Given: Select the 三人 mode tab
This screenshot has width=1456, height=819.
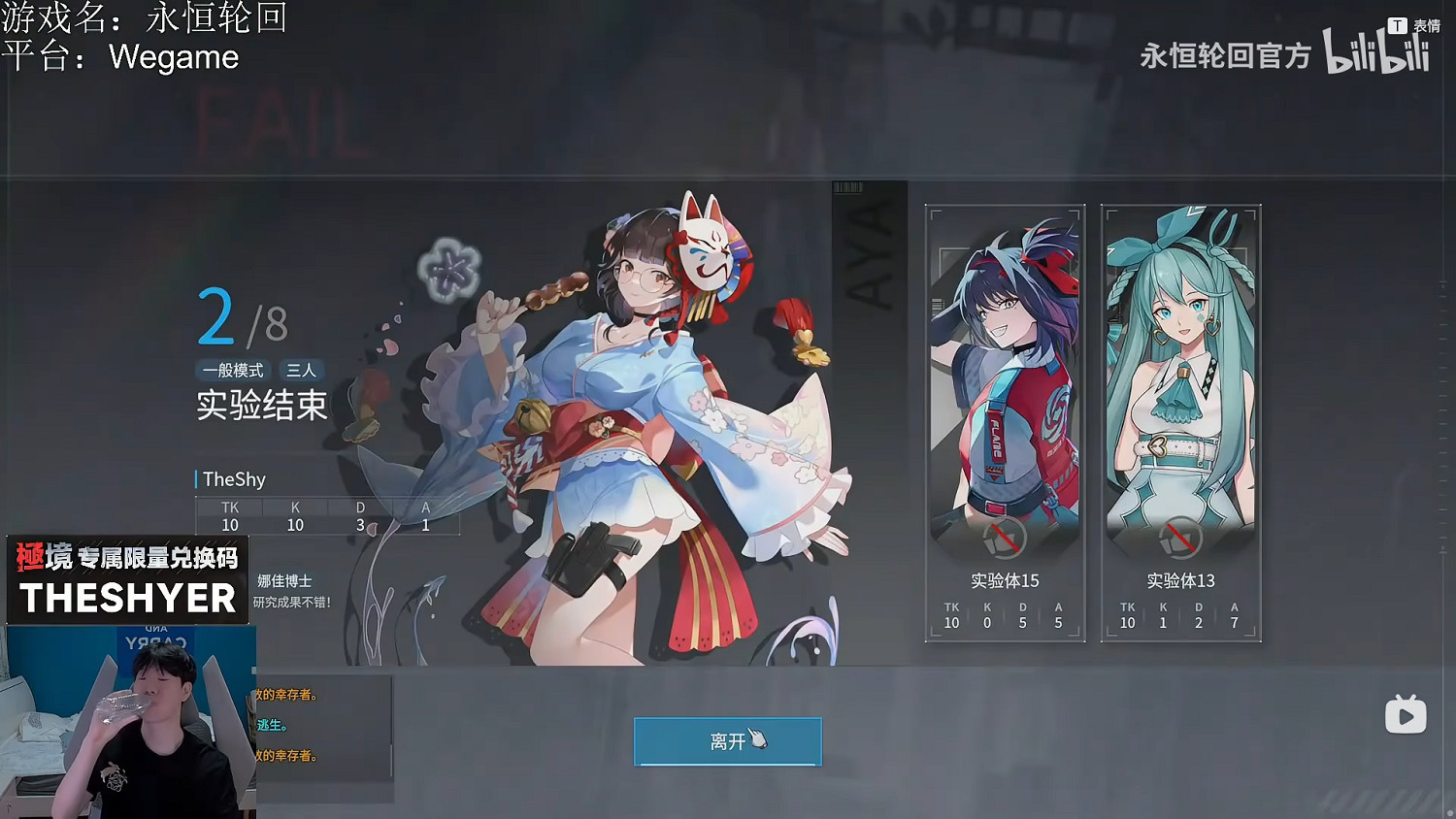Looking at the screenshot, I should click(x=303, y=370).
